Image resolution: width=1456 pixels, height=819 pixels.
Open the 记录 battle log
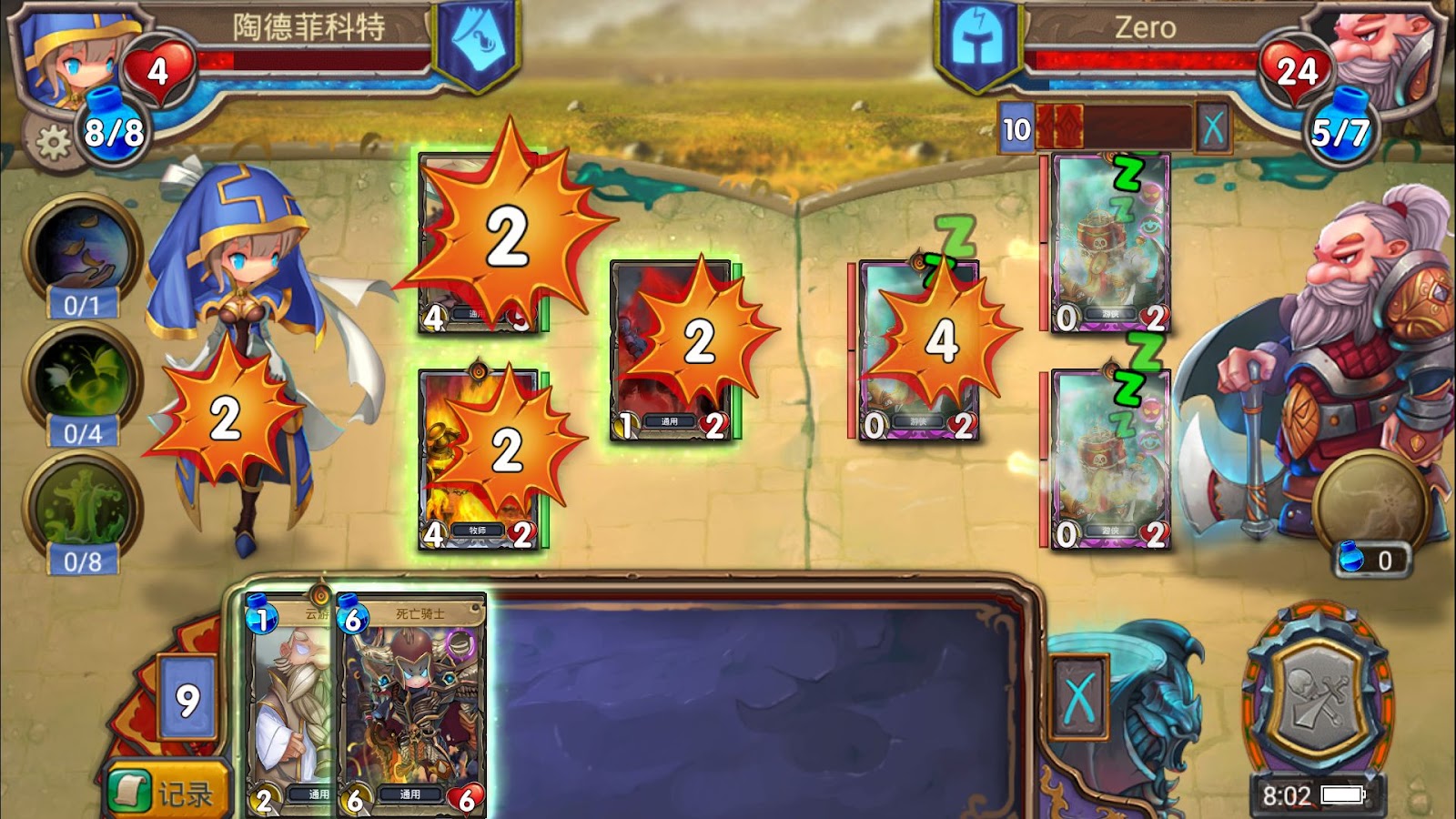pyautogui.click(x=166, y=792)
